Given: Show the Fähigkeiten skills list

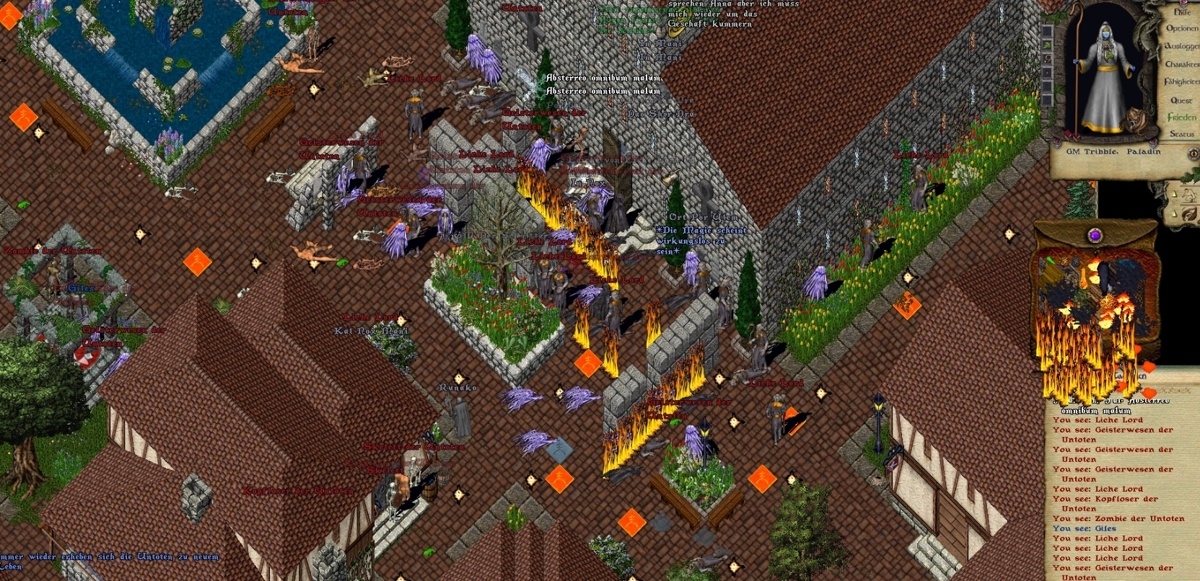Looking at the screenshot, I should tap(1181, 82).
